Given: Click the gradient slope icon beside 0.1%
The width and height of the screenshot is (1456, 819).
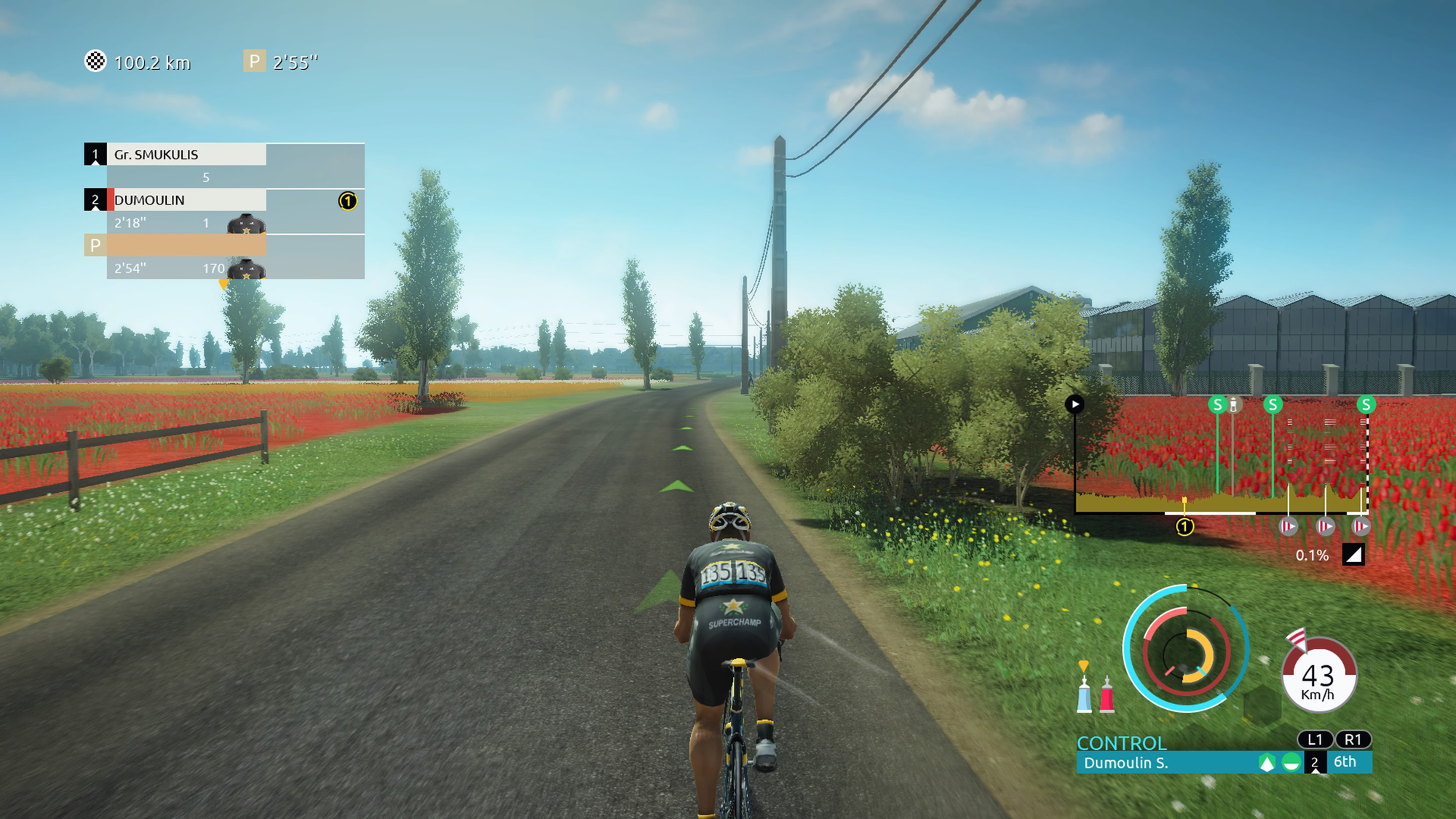Looking at the screenshot, I should click(1353, 555).
